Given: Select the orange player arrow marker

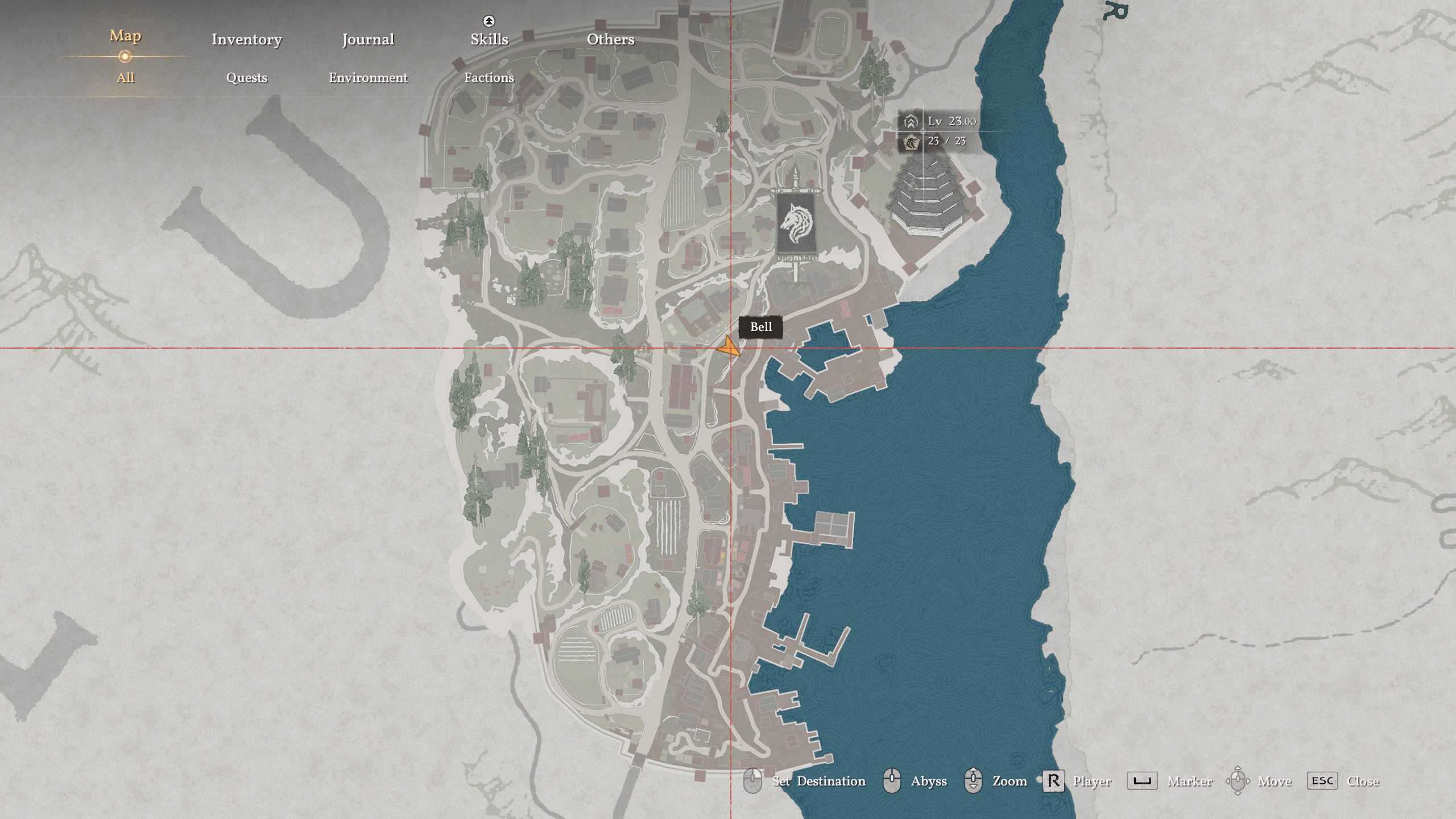Looking at the screenshot, I should pos(729,347).
